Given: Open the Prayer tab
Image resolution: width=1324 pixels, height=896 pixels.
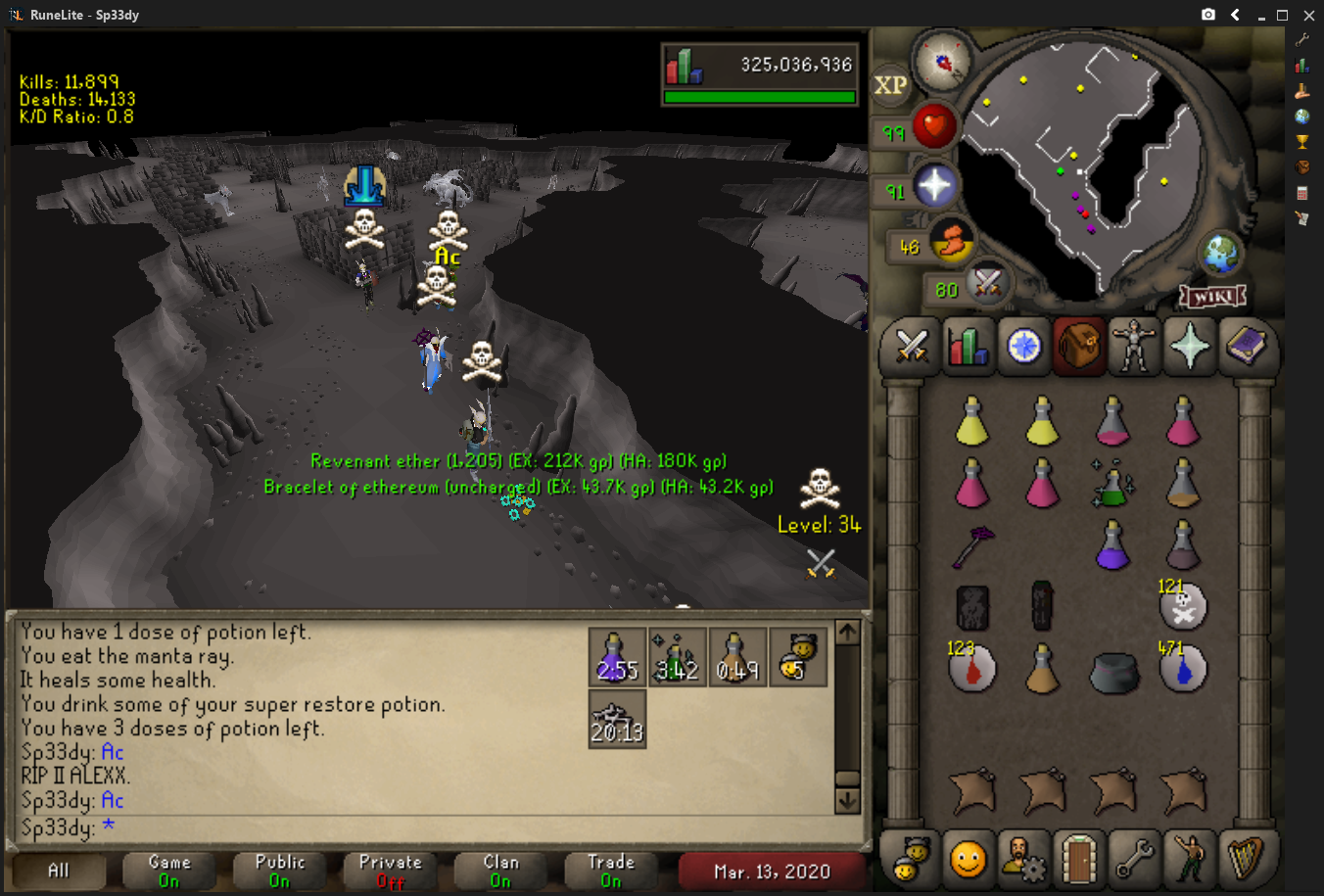Looking at the screenshot, I should pyautogui.click(x=1190, y=347).
